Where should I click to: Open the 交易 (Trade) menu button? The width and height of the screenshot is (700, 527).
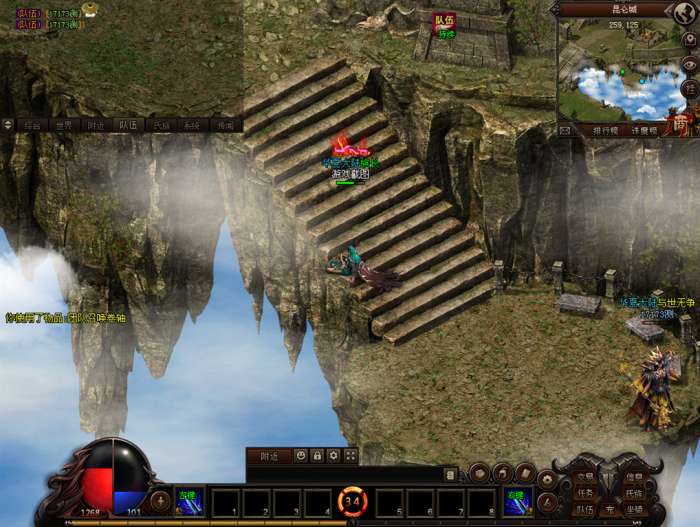point(585,478)
